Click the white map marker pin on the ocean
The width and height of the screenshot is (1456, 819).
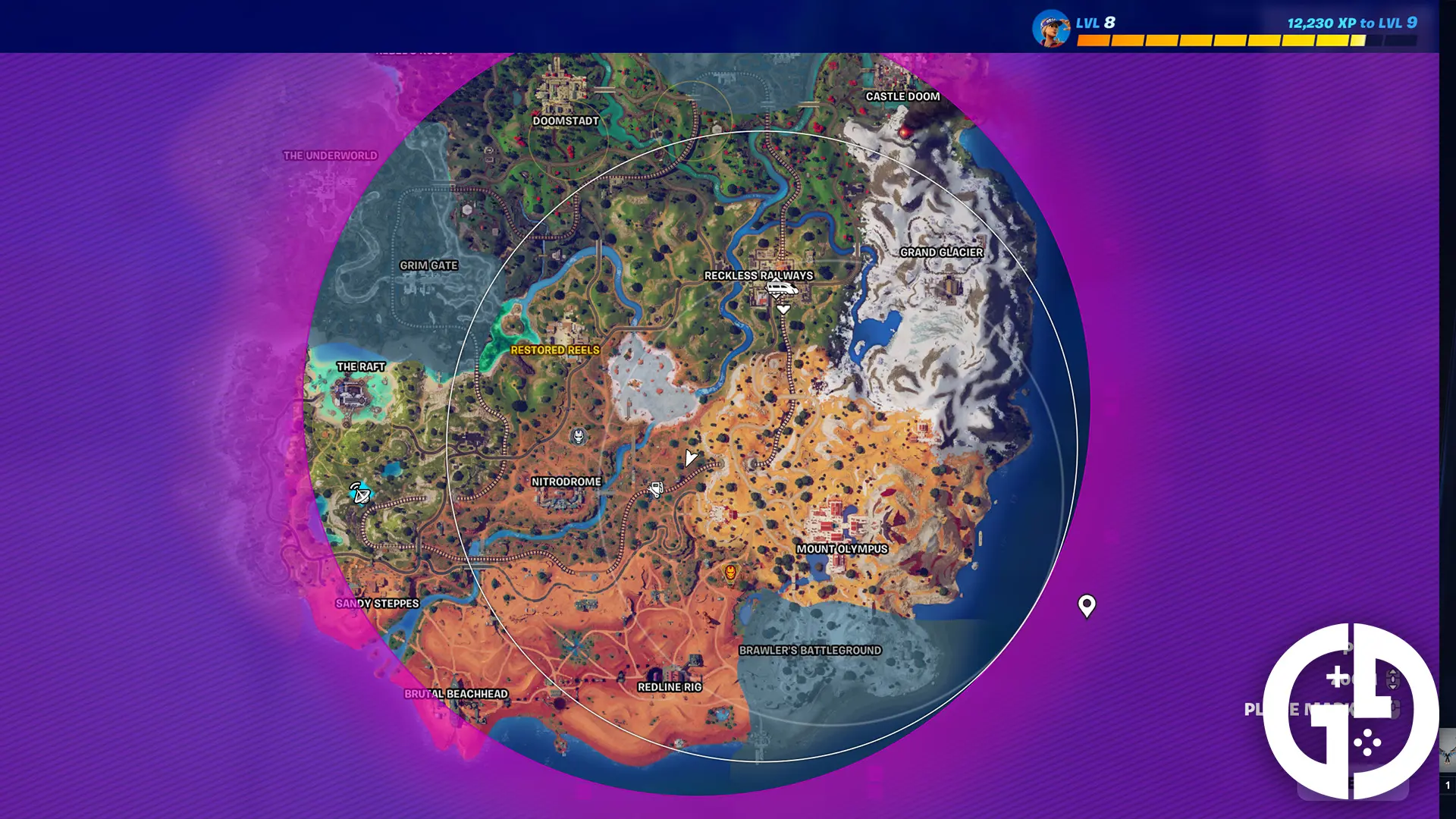1087,606
